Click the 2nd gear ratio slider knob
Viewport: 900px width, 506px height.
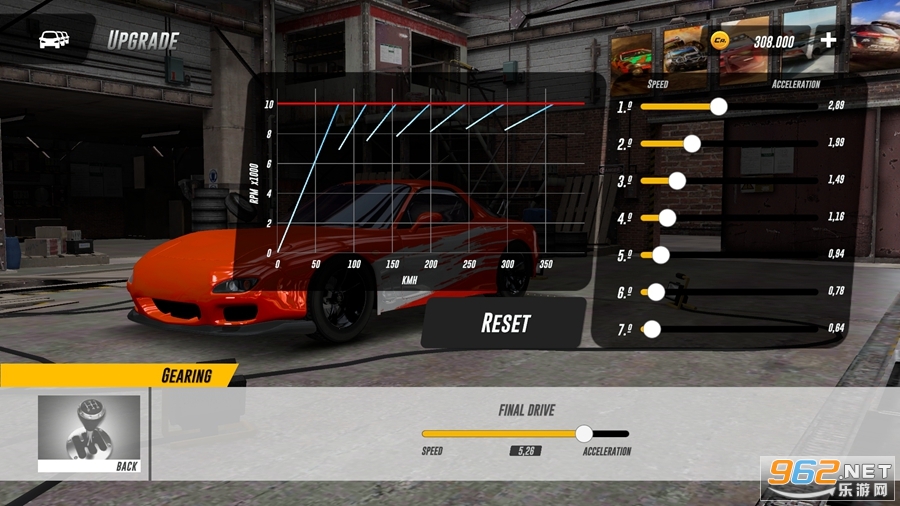tap(691, 143)
